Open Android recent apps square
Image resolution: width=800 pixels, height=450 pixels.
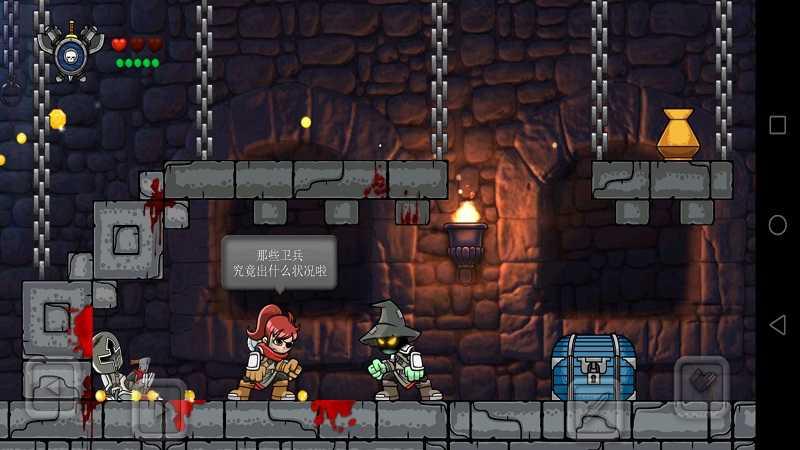point(777,125)
